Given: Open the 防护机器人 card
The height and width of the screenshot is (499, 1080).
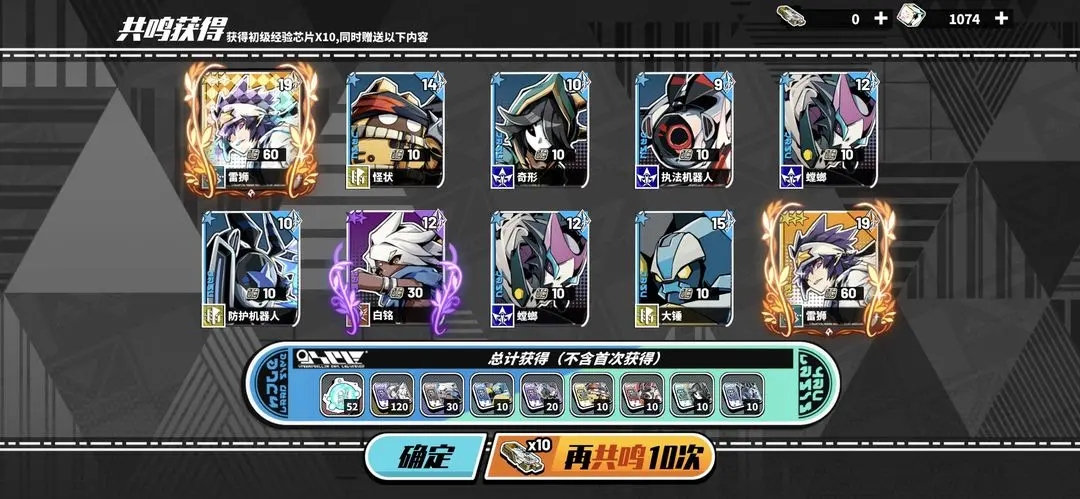Looking at the screenshot, I should pos(250,268).
